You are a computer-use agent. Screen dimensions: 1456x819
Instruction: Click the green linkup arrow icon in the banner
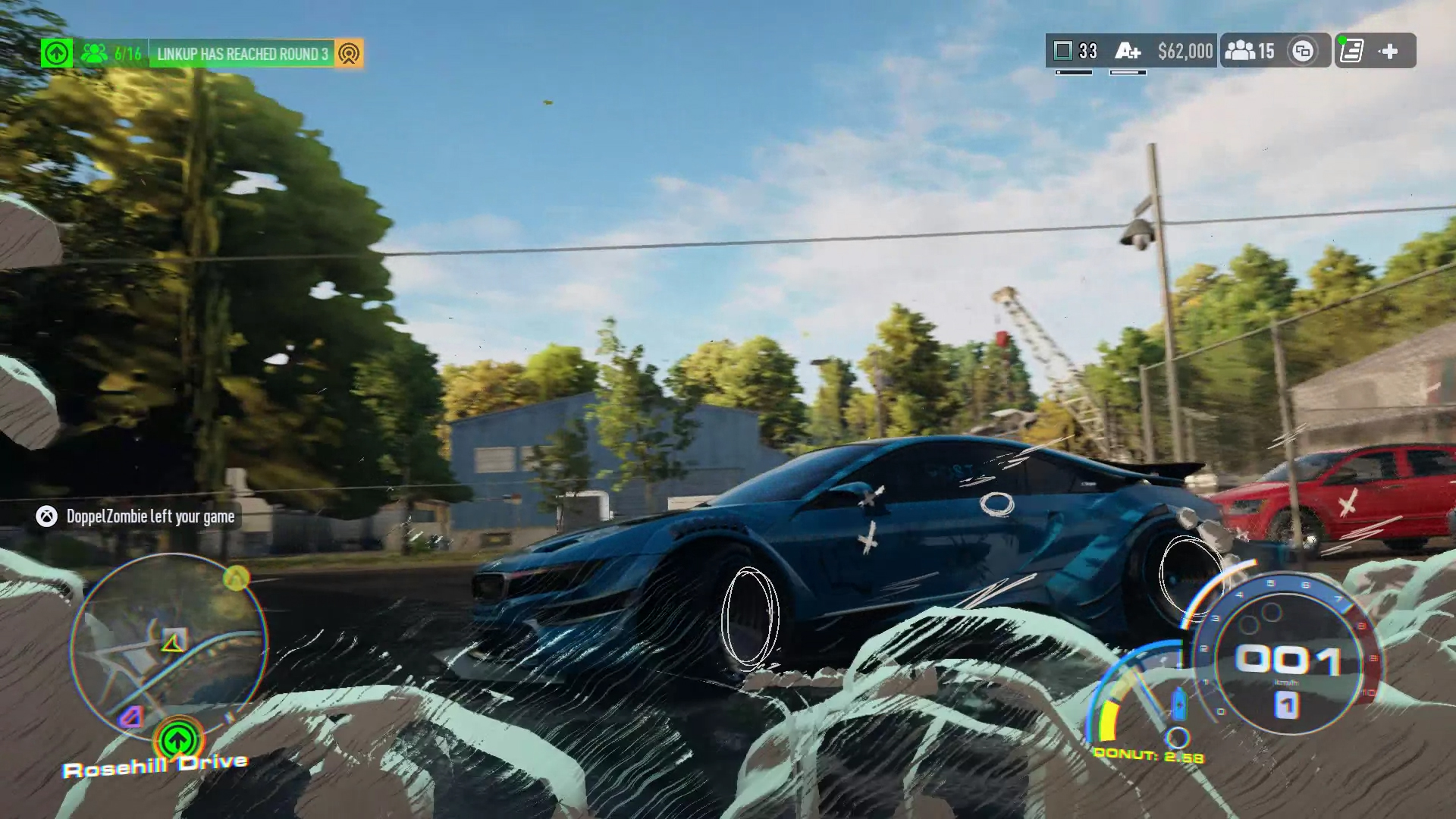(x=57, y=53)
